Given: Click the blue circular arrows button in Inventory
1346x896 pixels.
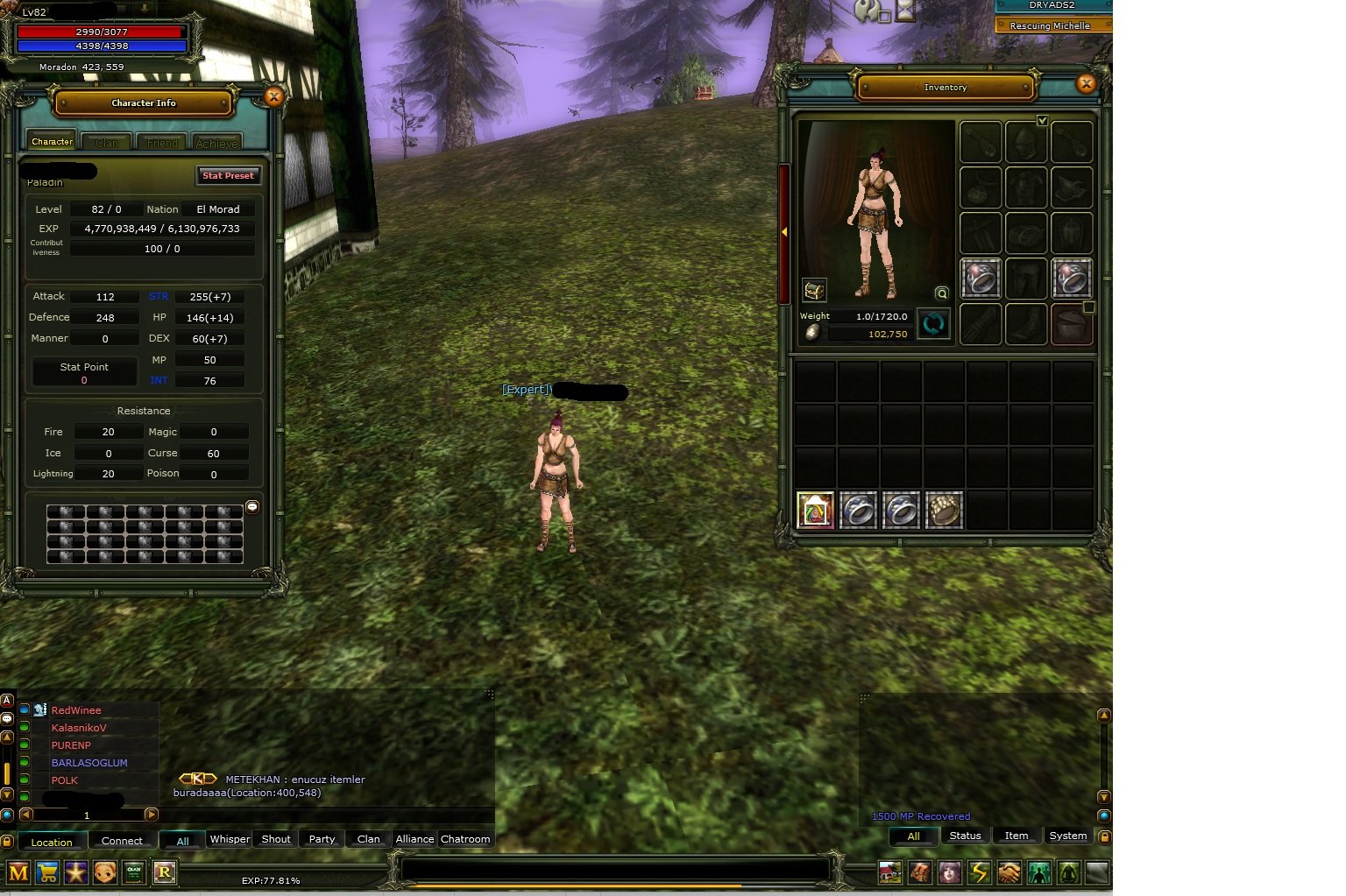Looking at the screenshot, I should coord(933,324).
